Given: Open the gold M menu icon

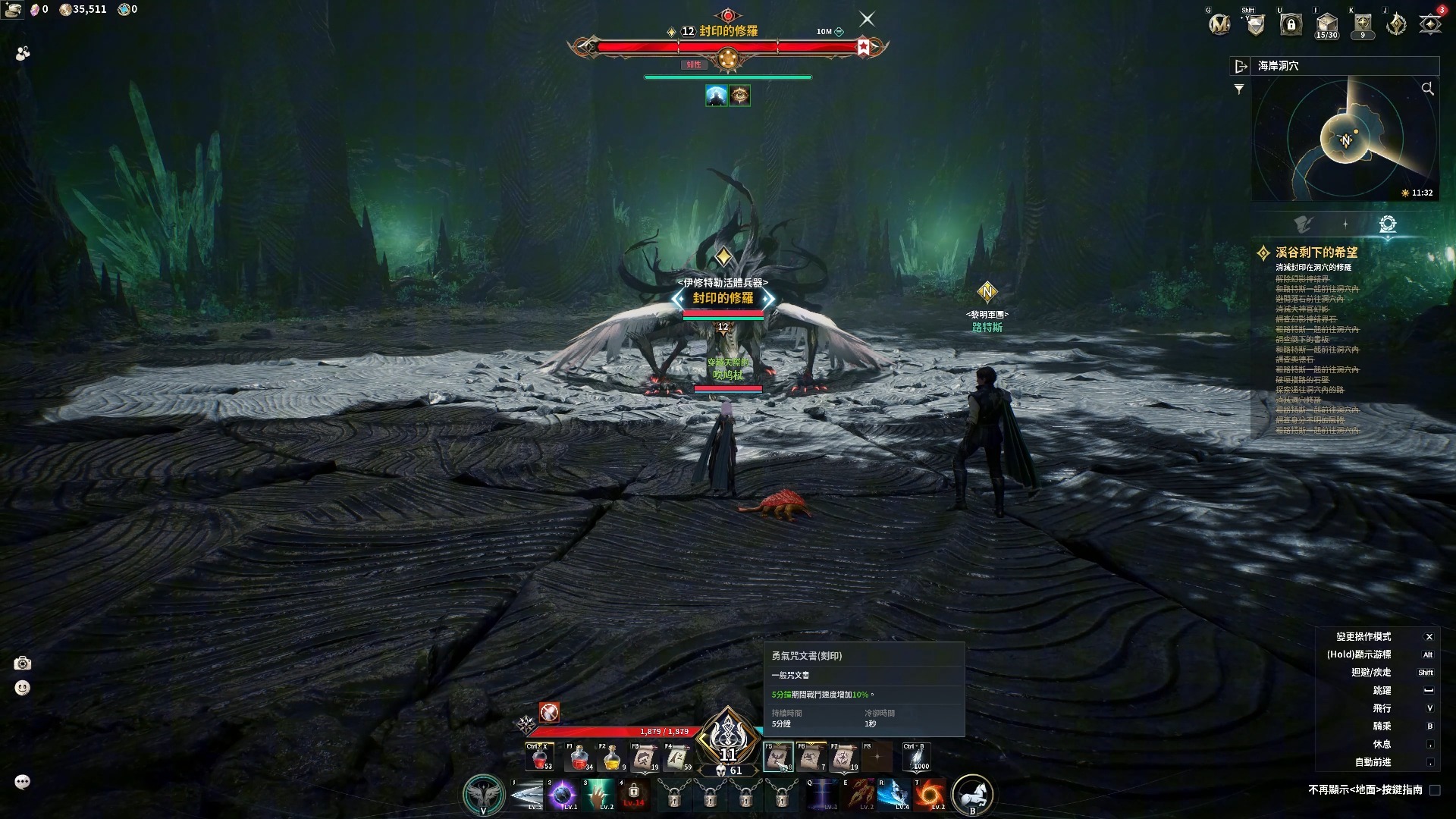Looking at the screenshot, I should [1219, 24].
